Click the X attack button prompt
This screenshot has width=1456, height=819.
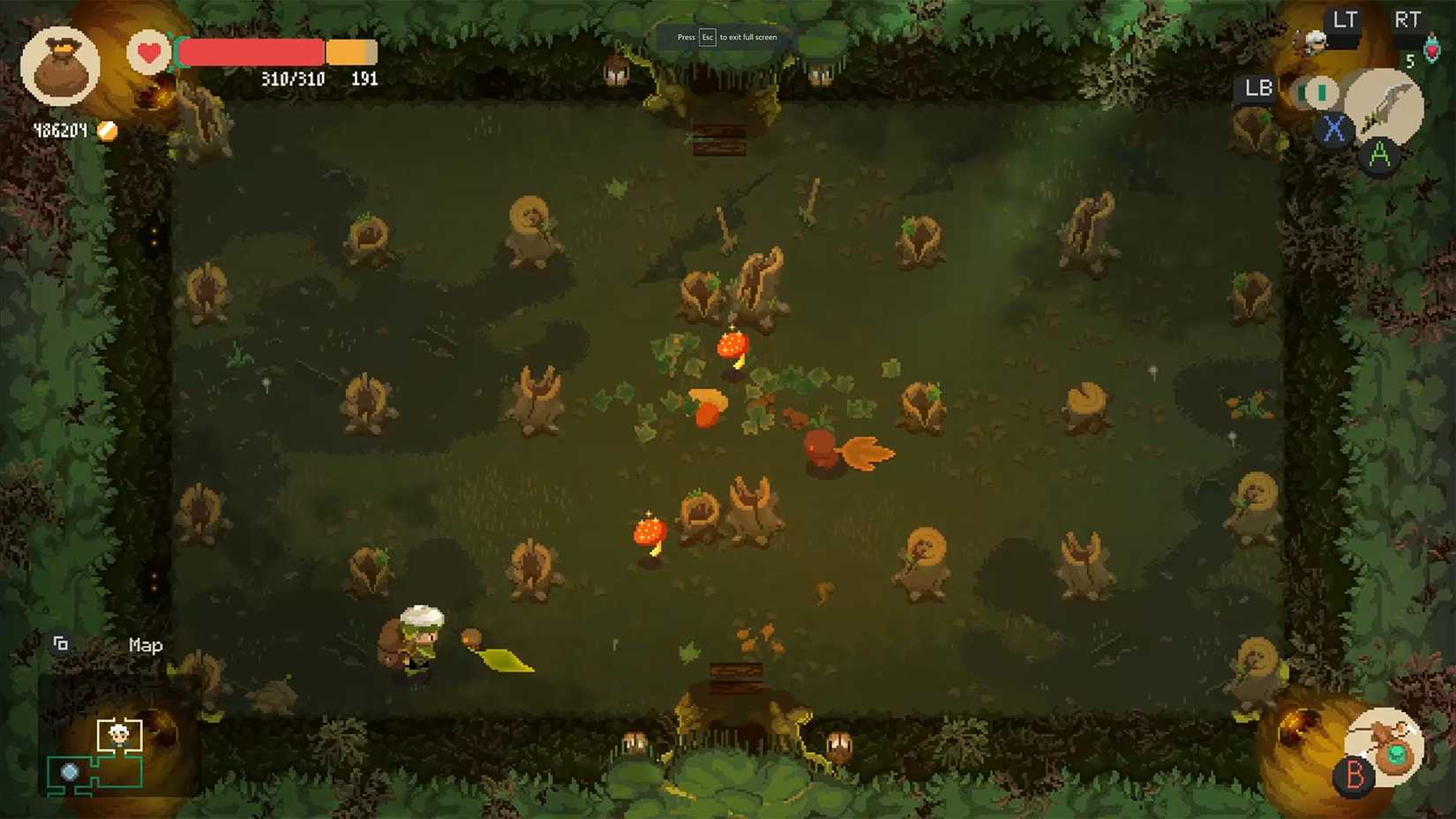coord(1332,128)
